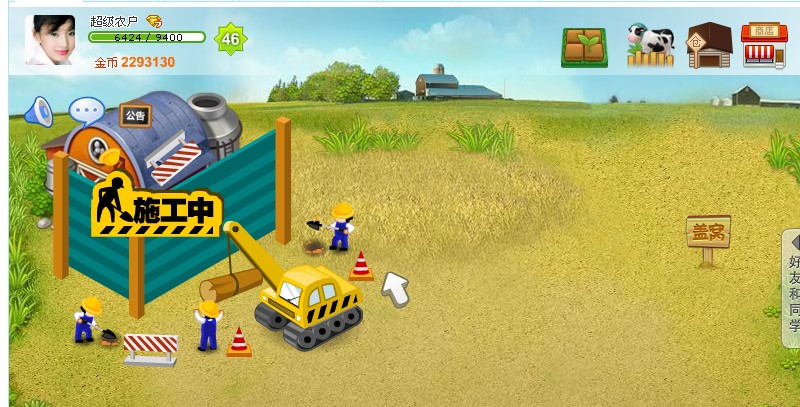Open the farm plot crops icon

pyautogui.click(x=584, y=46)
